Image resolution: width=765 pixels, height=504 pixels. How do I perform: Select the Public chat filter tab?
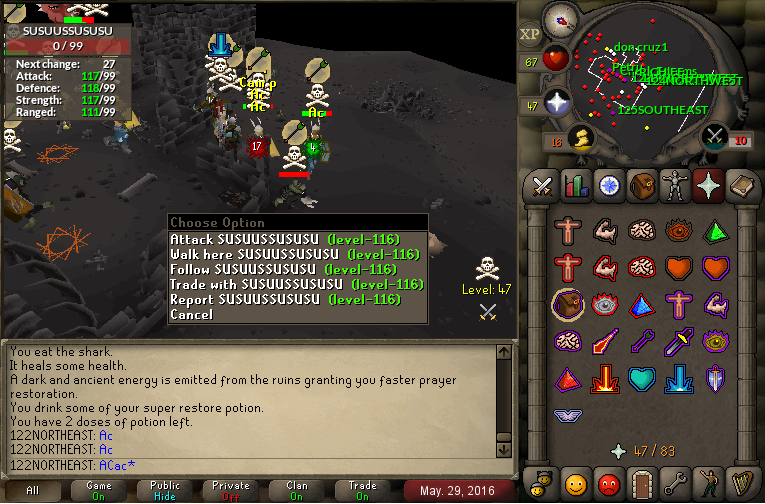click(x=165, y=490)
